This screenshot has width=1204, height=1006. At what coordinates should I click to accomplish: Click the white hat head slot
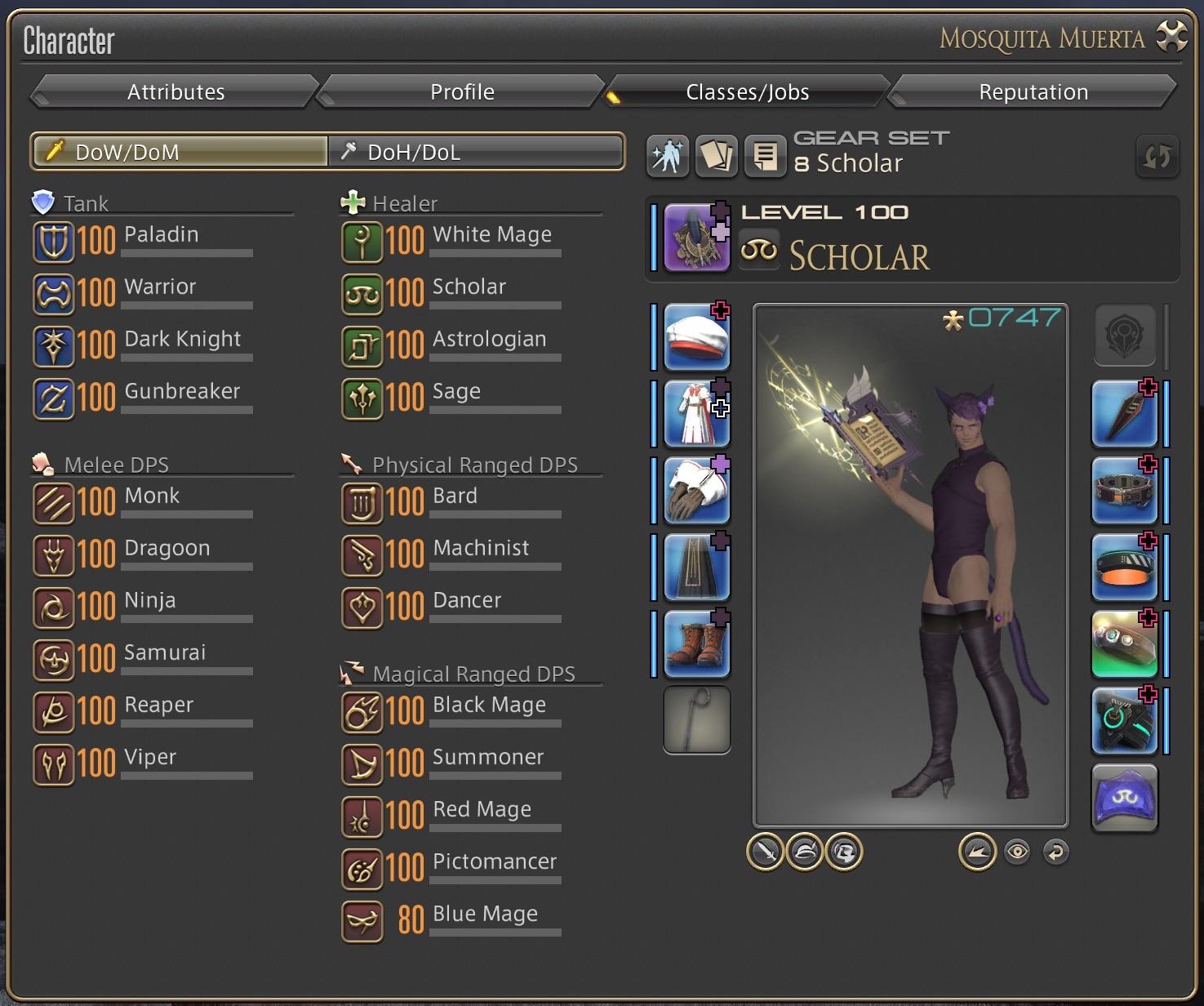696,336
